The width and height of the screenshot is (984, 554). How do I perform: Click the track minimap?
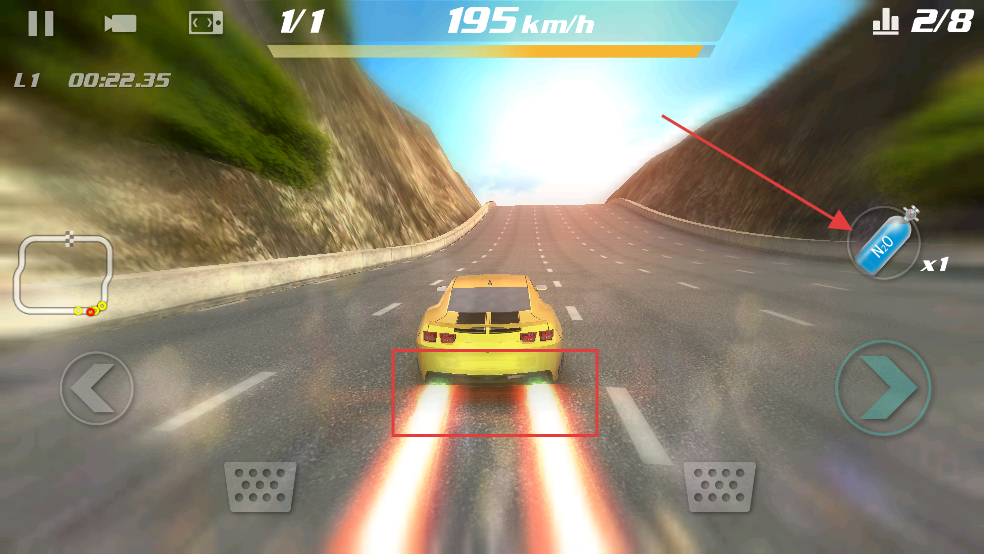(63, 274)
